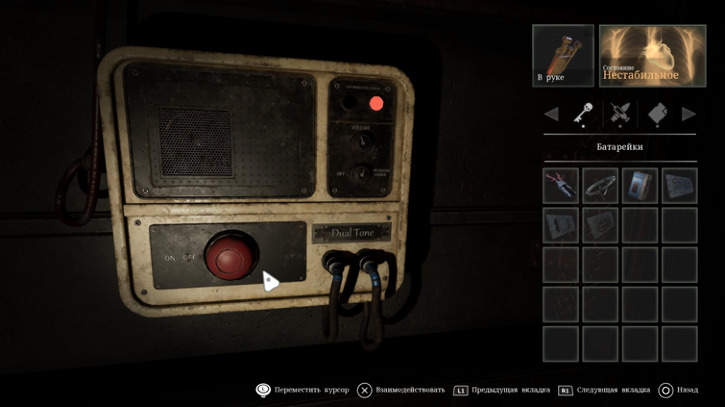View the «Нестабильное» health status panel
Screen dimensions: 725x407
click(652, 56)
